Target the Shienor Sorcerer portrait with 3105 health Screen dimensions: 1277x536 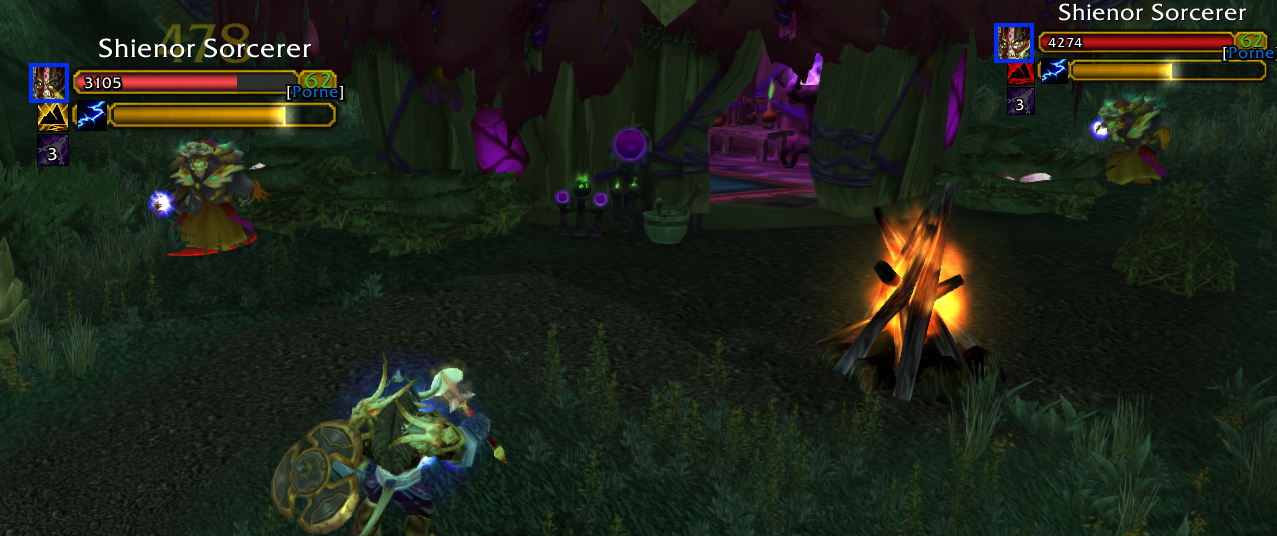(49, 83)
